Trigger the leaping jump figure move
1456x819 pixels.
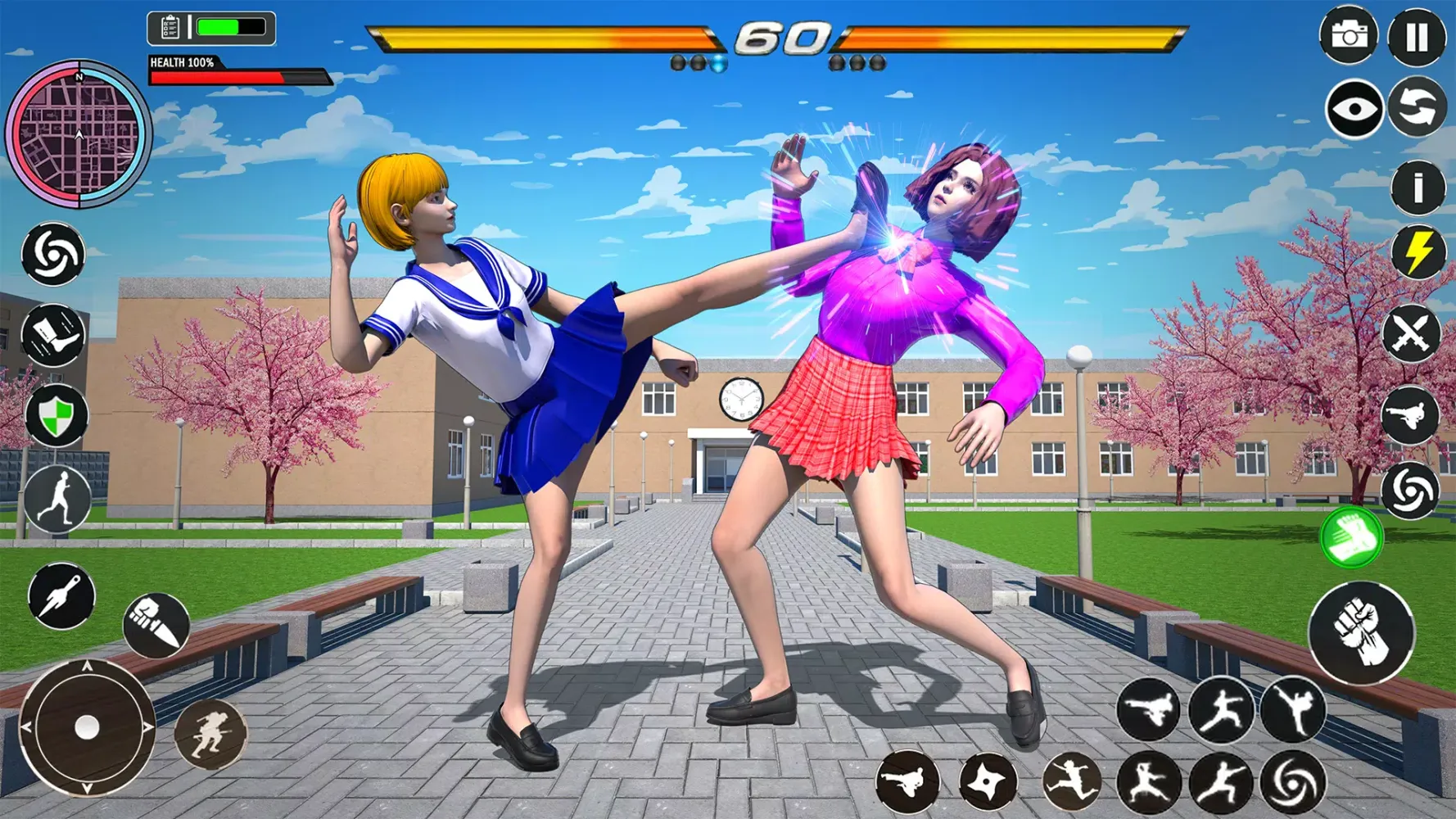[x=1071, y=782]
